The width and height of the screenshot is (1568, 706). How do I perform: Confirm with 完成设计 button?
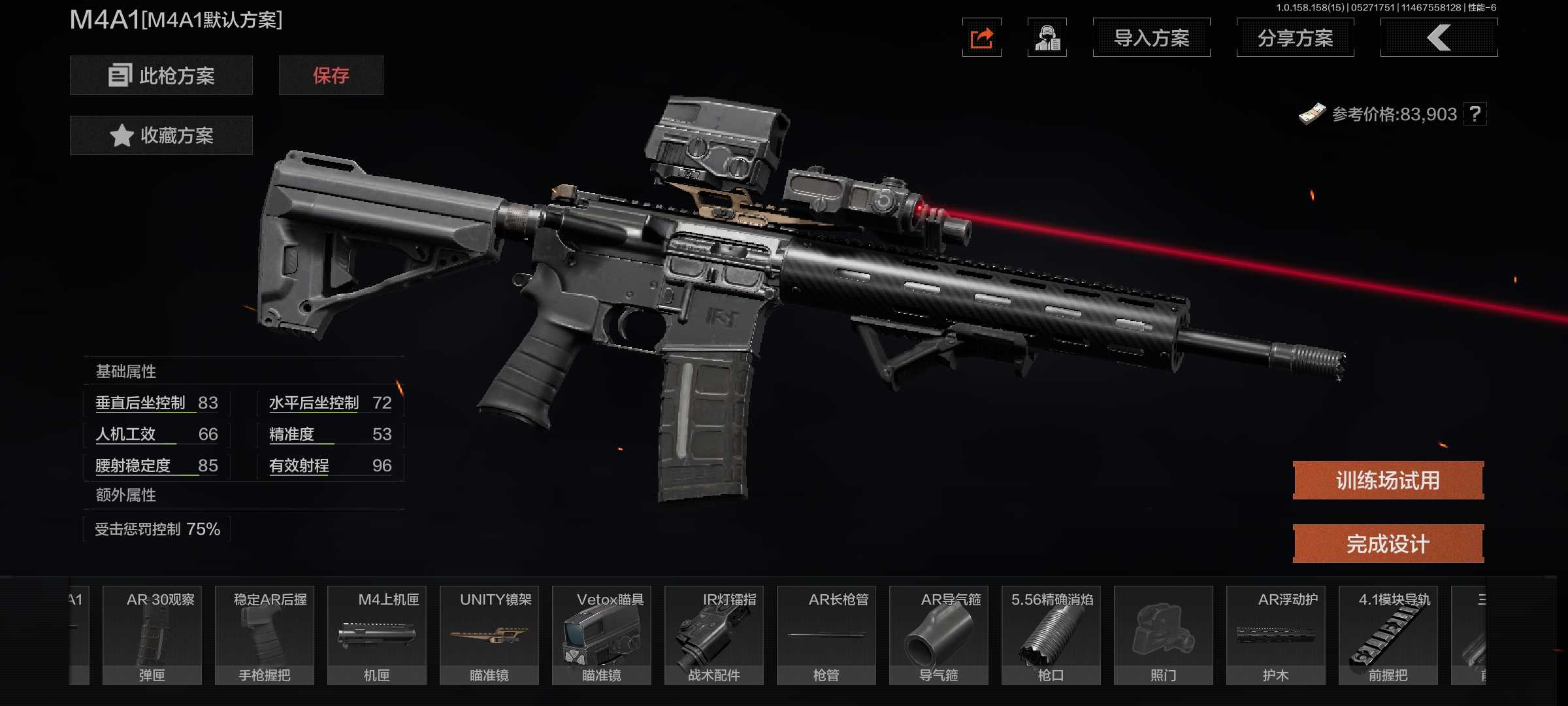click(1388, 544)
